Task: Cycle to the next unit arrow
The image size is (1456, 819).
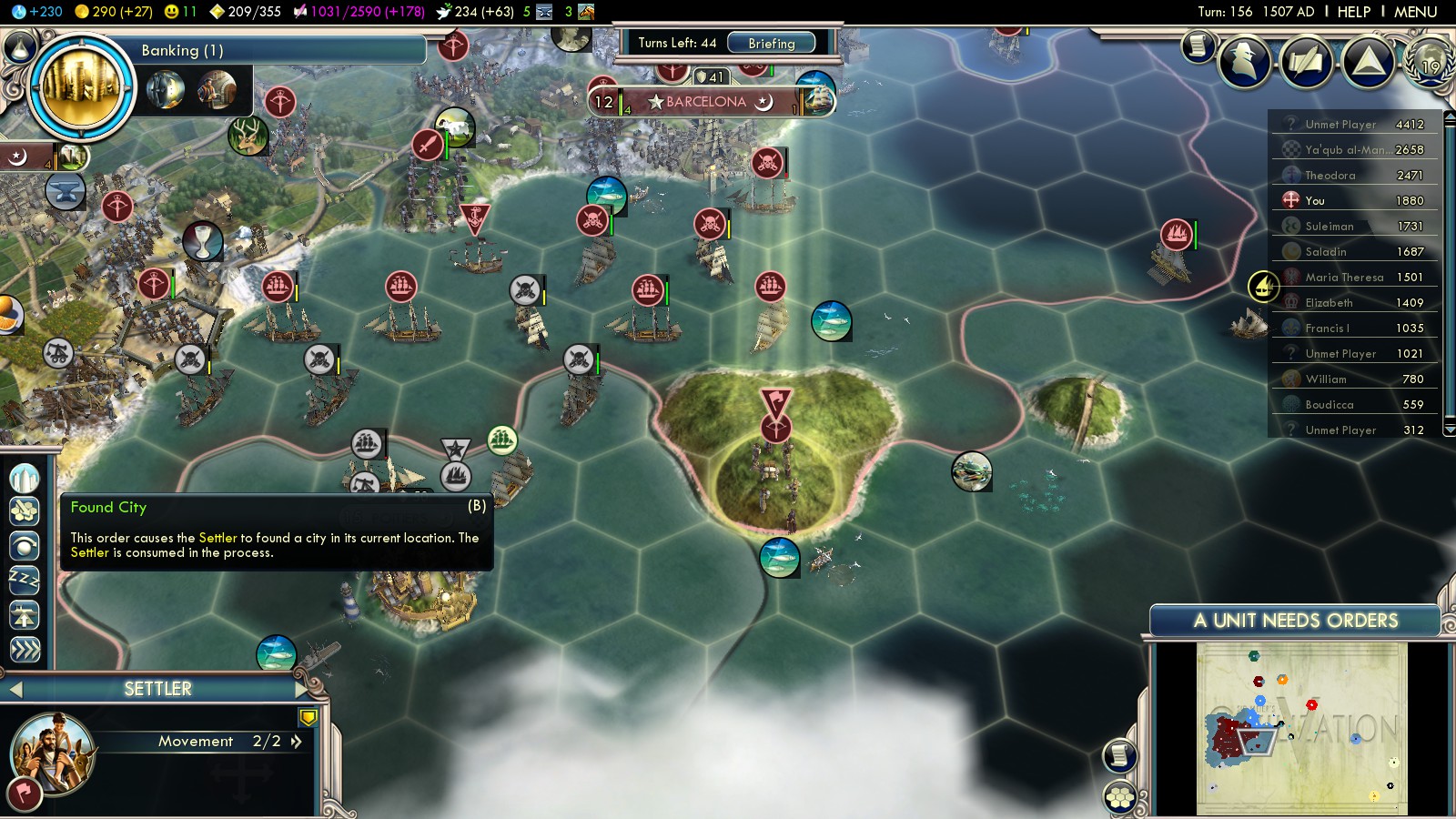Action: tap(303, 689)
